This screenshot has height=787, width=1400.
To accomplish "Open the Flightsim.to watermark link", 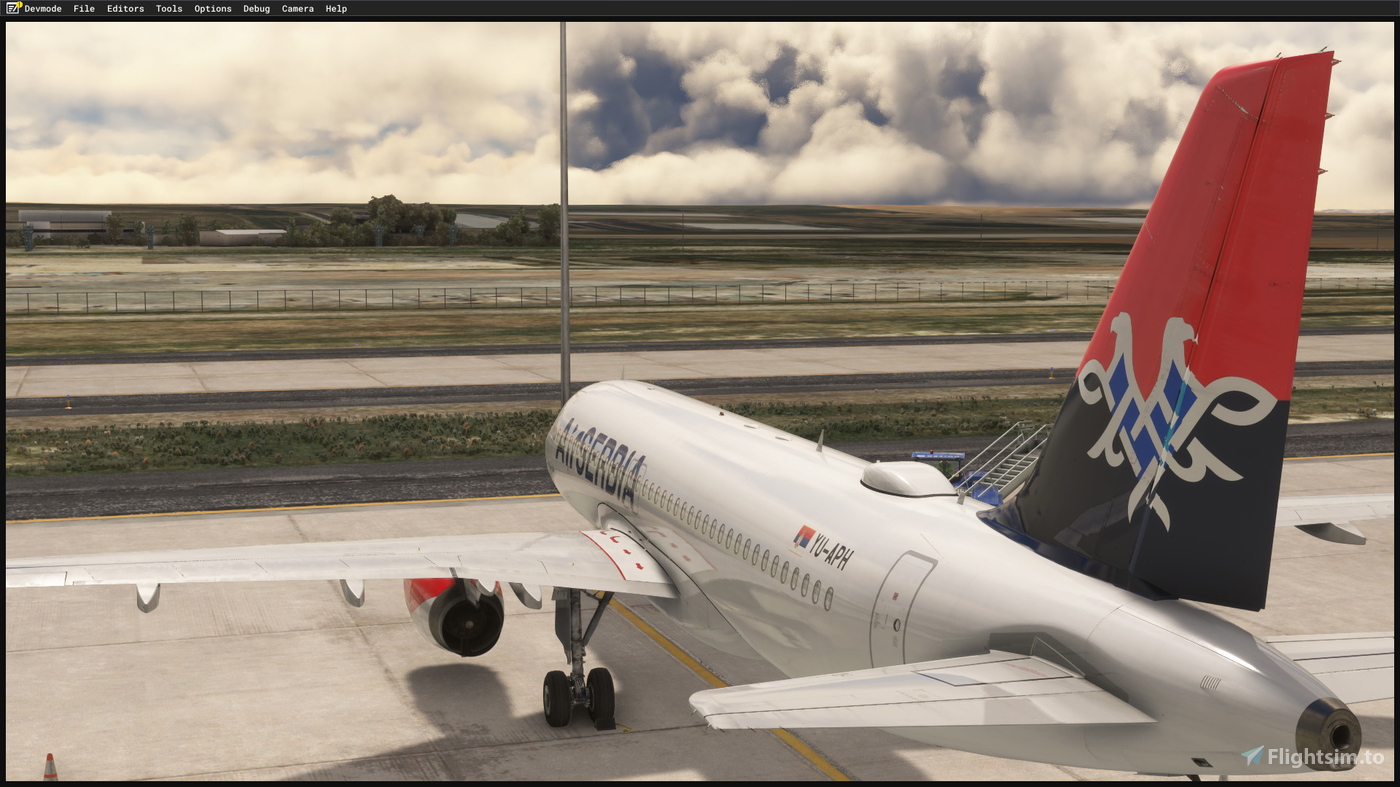I will (x=1320, y=758).
